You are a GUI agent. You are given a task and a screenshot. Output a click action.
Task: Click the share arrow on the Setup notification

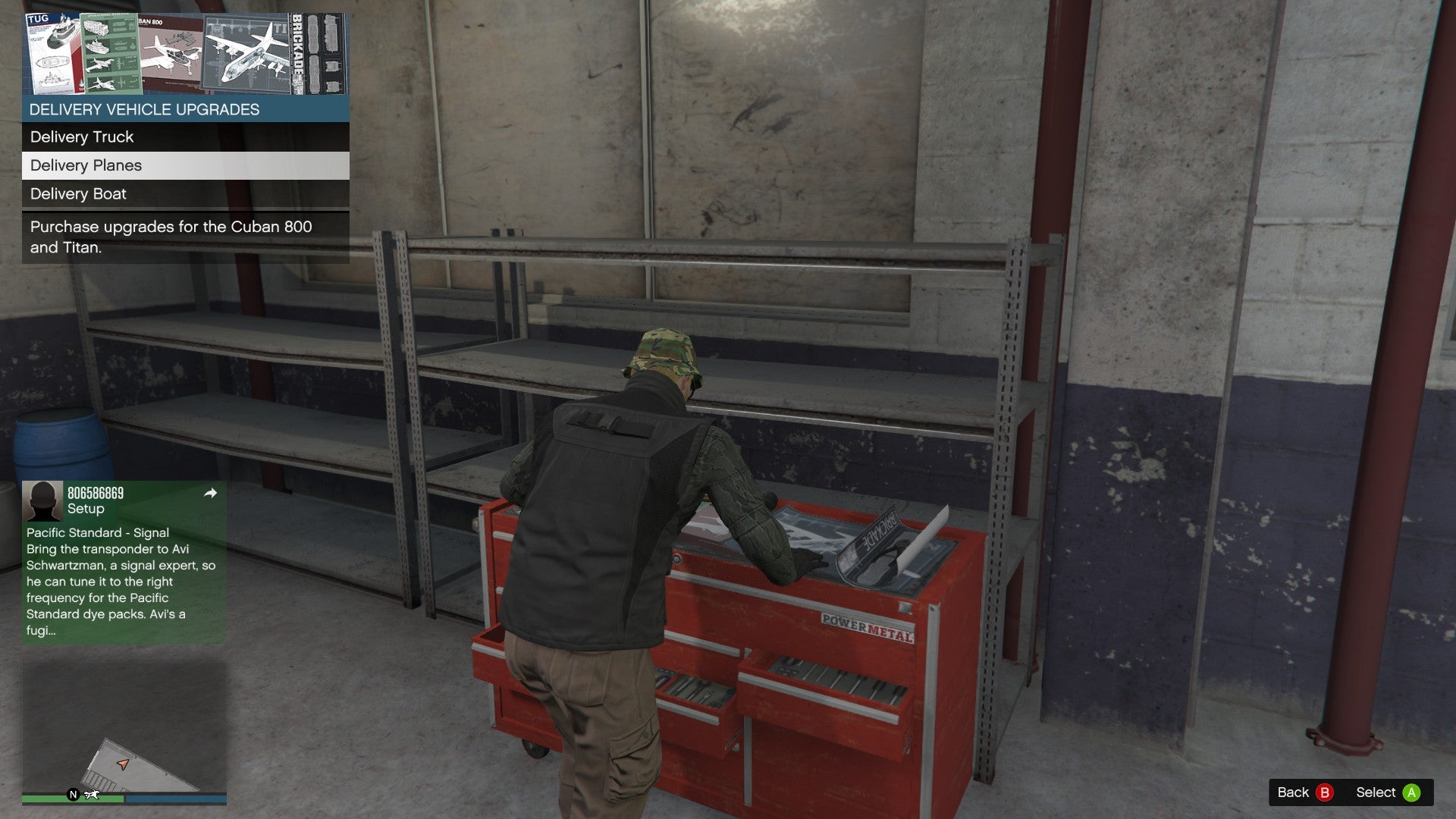tap(210, 493)
